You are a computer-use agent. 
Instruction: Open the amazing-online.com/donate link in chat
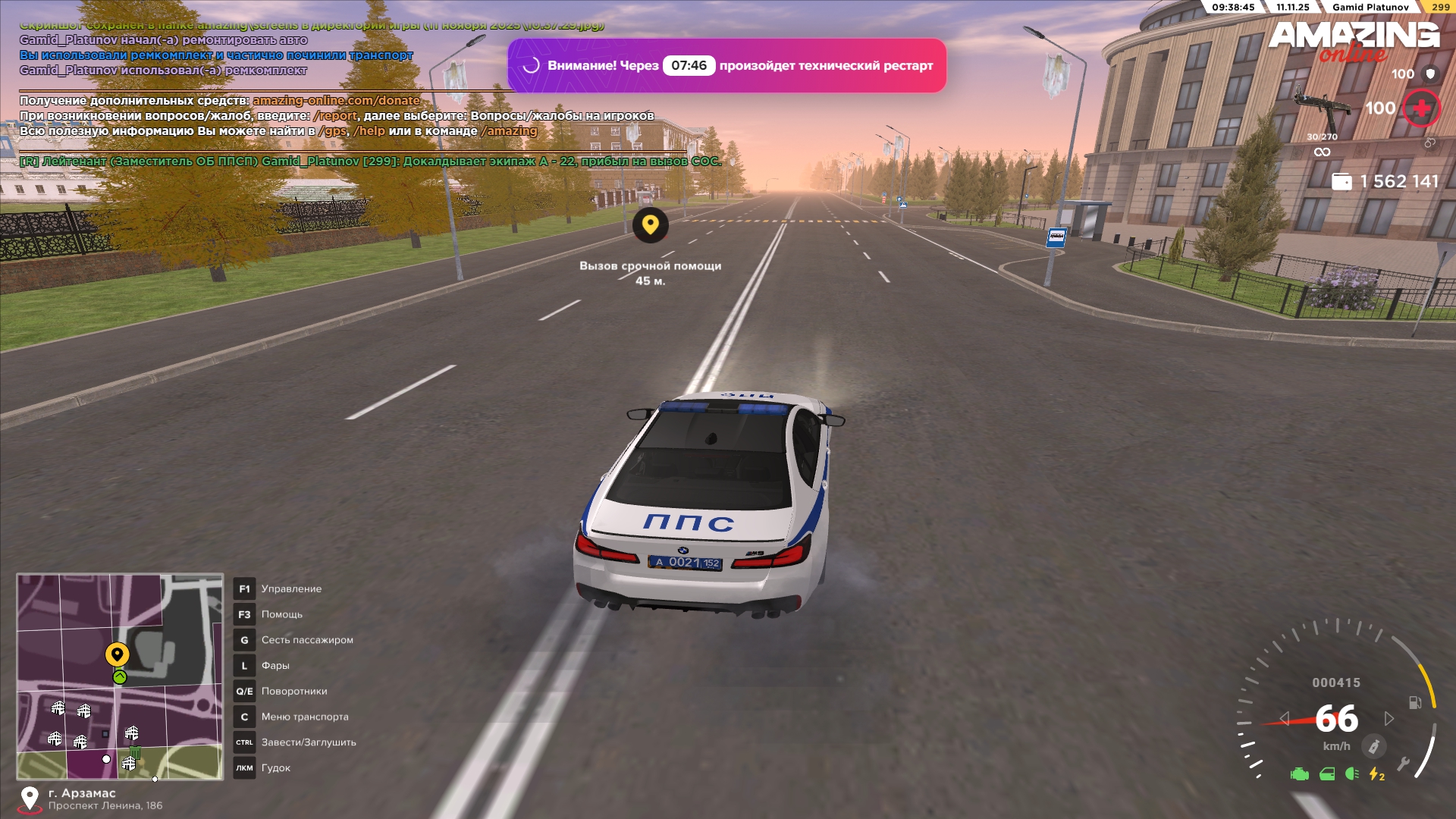click(336, 100)
